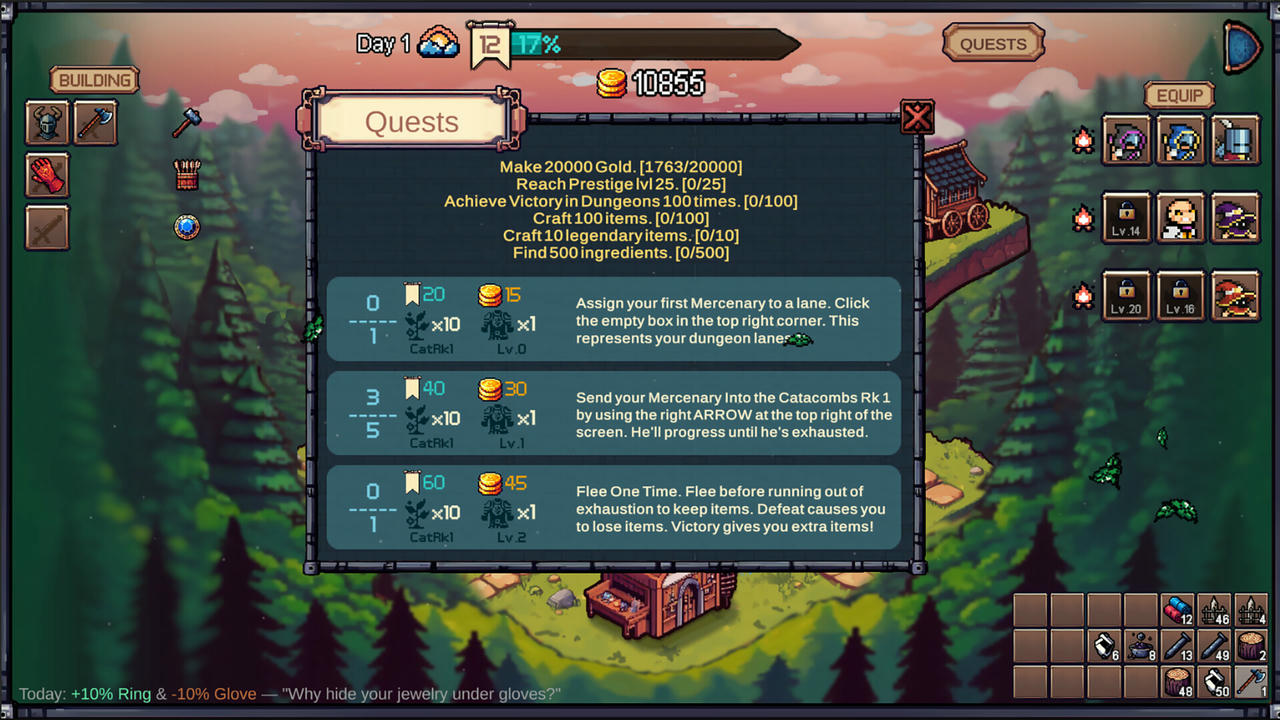
Task: Click the QUESTS button at top right
Action: pyautogui.click(x=993, y=43)
